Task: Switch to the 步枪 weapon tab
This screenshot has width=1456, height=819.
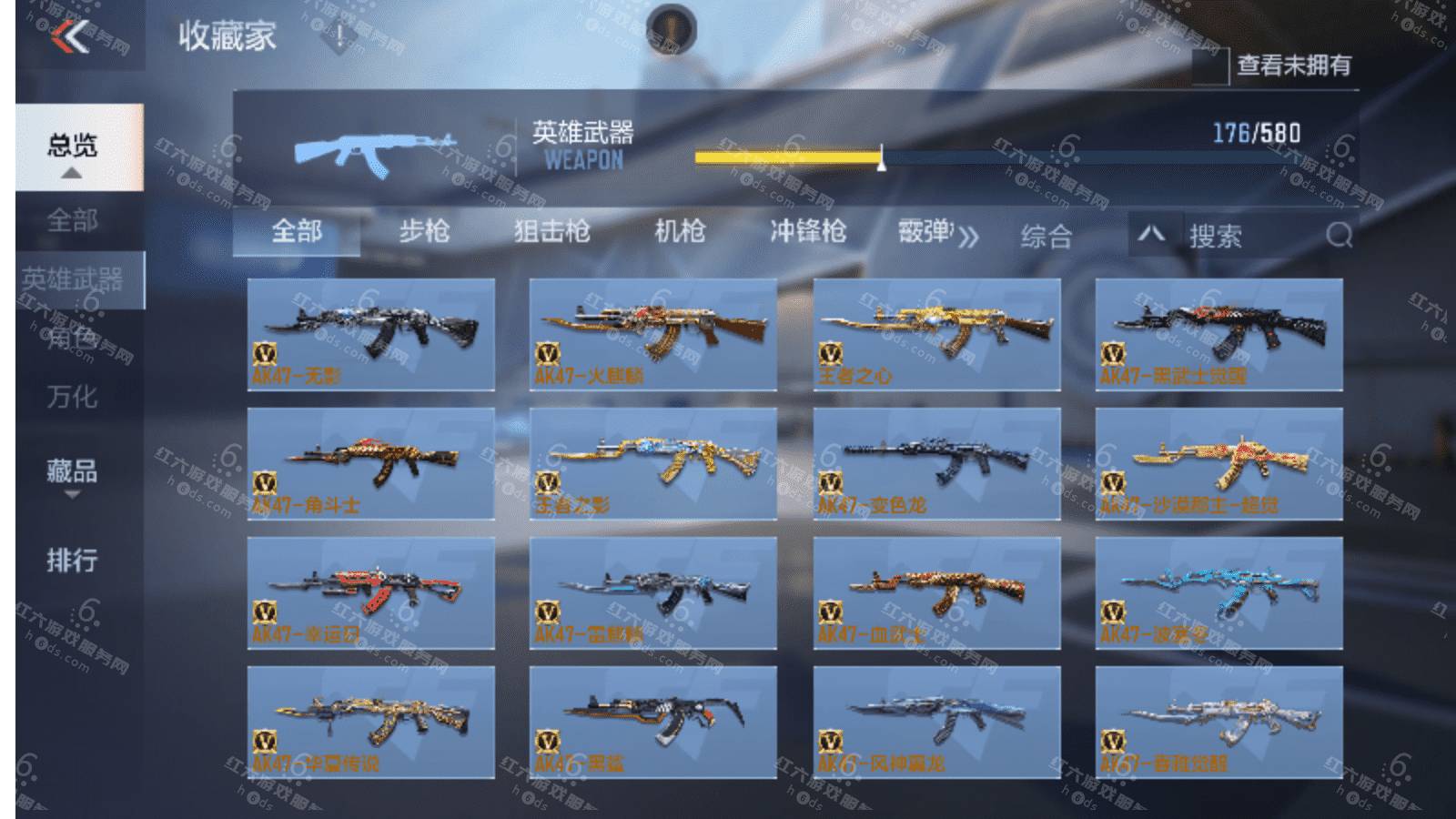Action: [x=424, y=232]
